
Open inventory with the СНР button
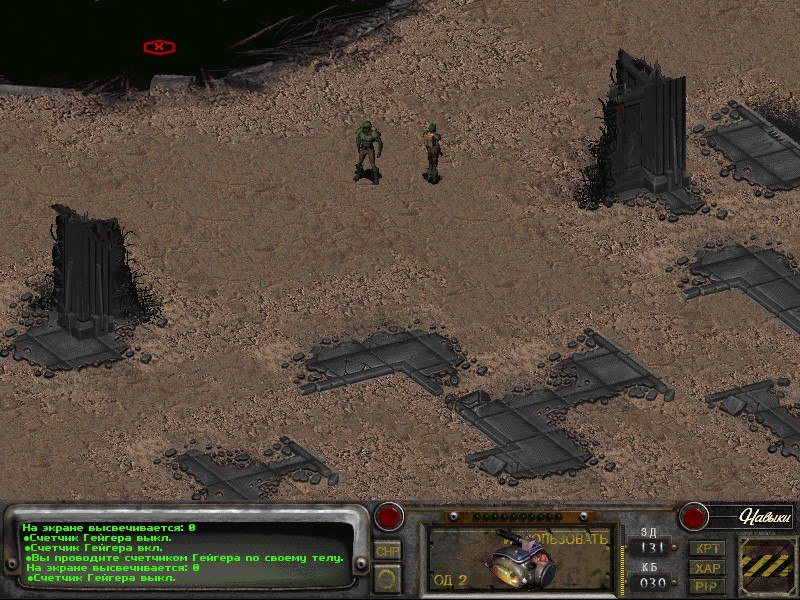click(x=387, y=551)
